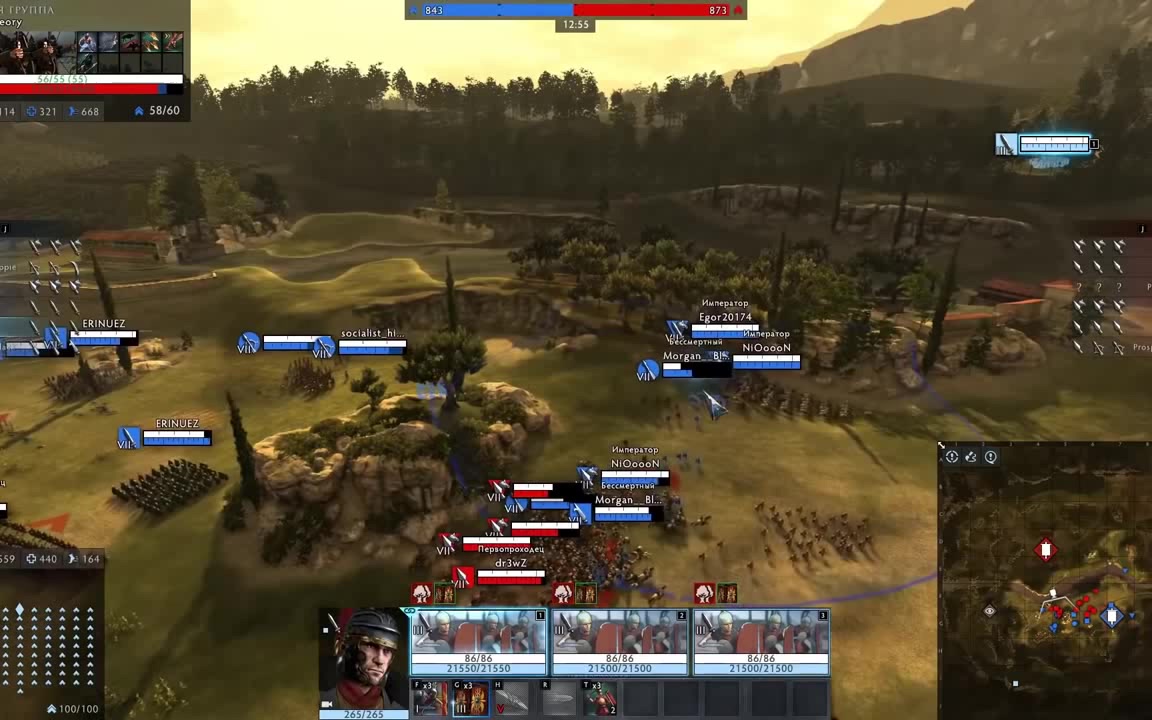Use the H-slot javelin ability
The height and width of the screenshot is (720, 1152).
click(x=511, y=699)
